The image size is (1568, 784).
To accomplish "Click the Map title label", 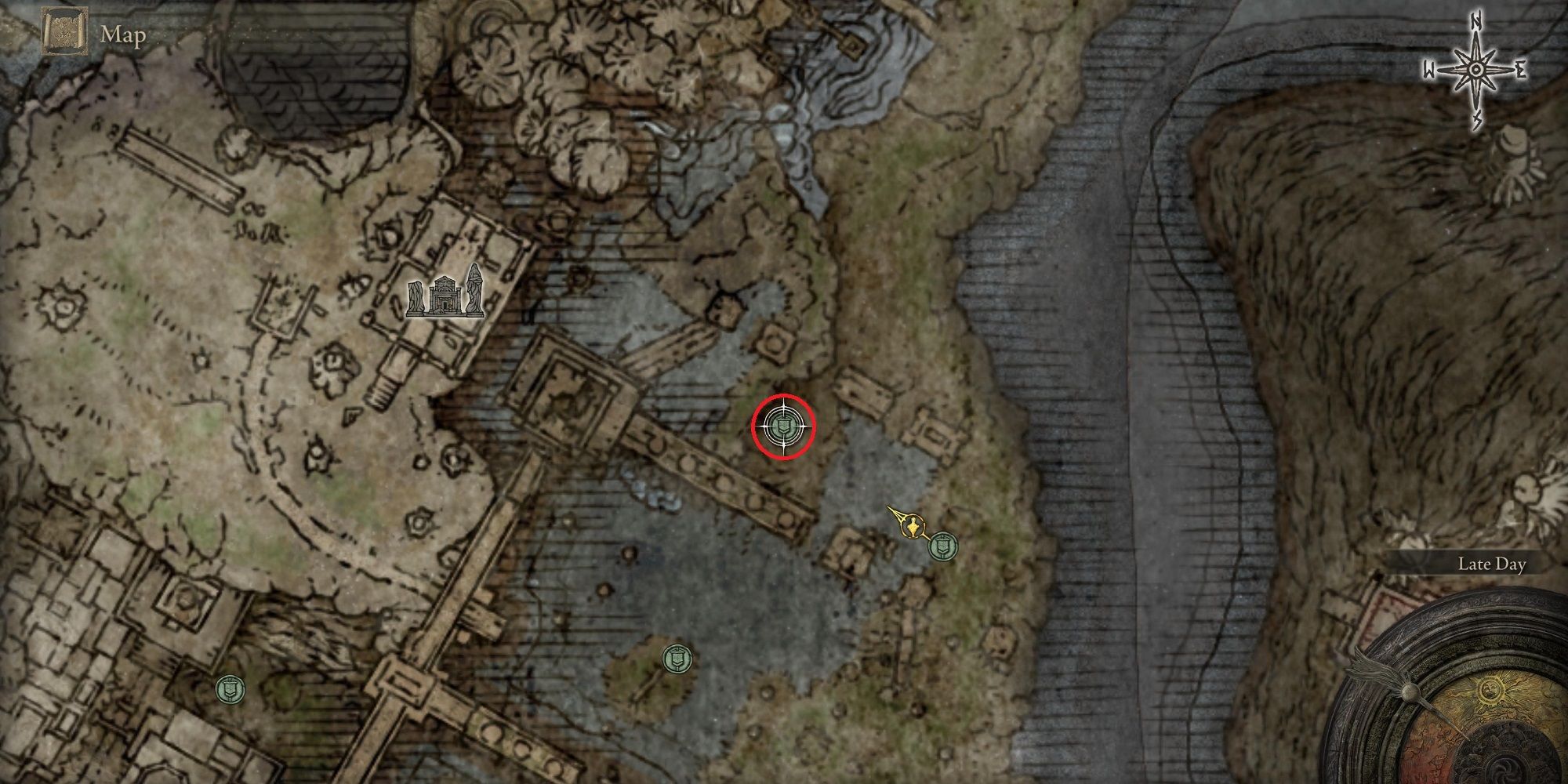I will 122,34.
